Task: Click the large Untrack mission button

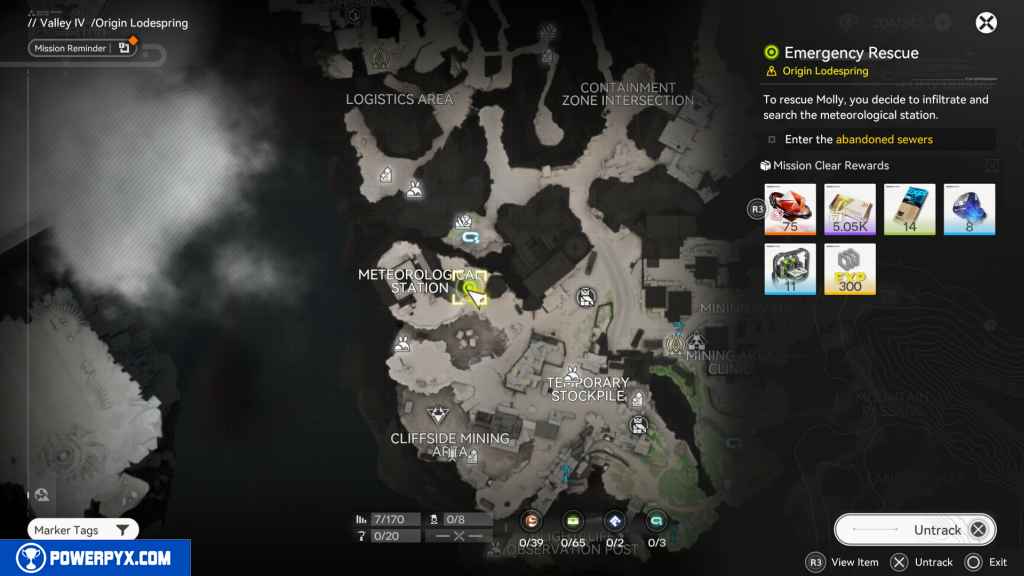Action: [x=915, y=530]
